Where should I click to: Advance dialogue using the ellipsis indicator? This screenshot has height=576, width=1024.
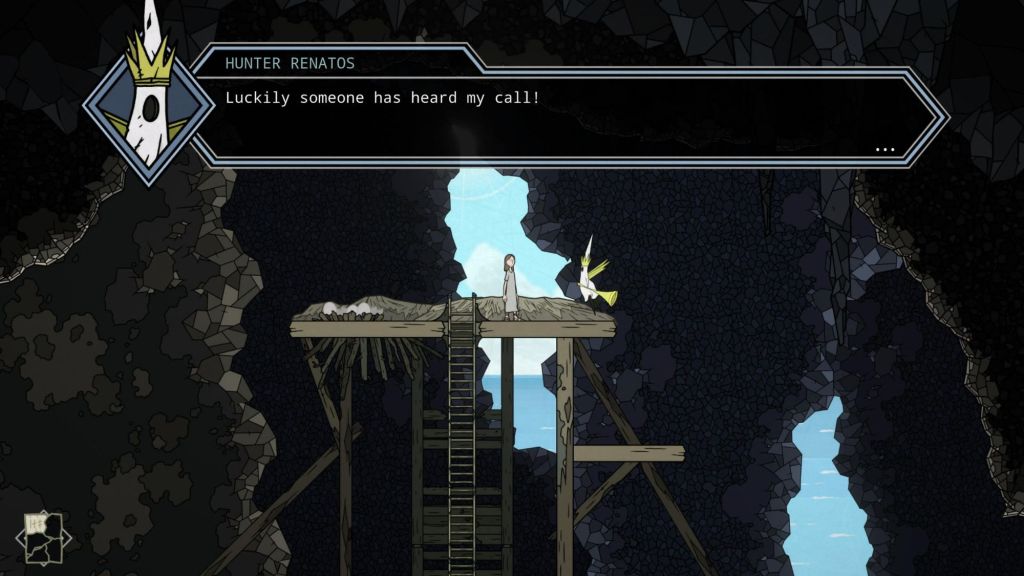[x=884, y=149]
